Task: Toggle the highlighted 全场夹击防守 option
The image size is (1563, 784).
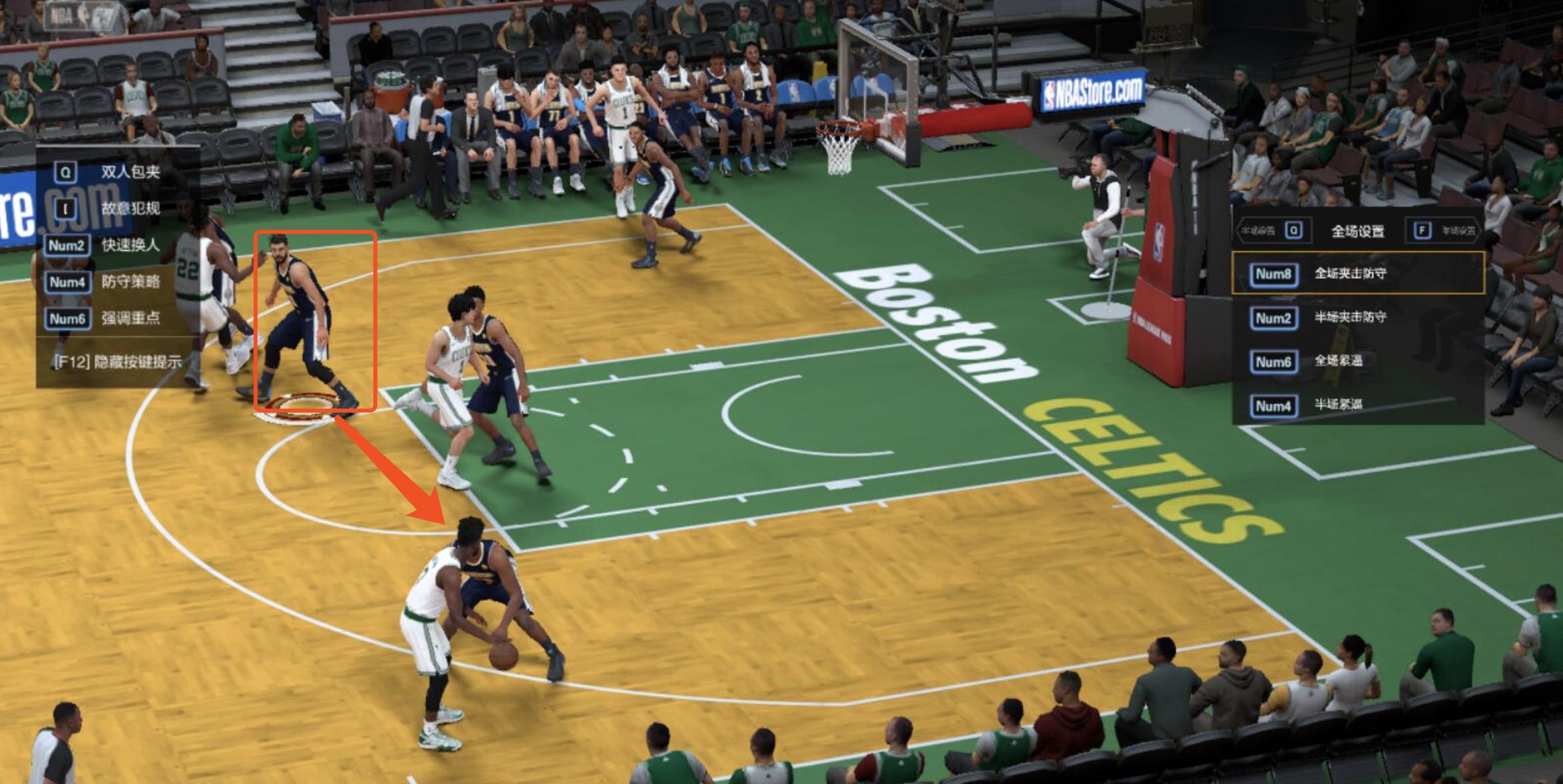Action: coord(1351,274)
